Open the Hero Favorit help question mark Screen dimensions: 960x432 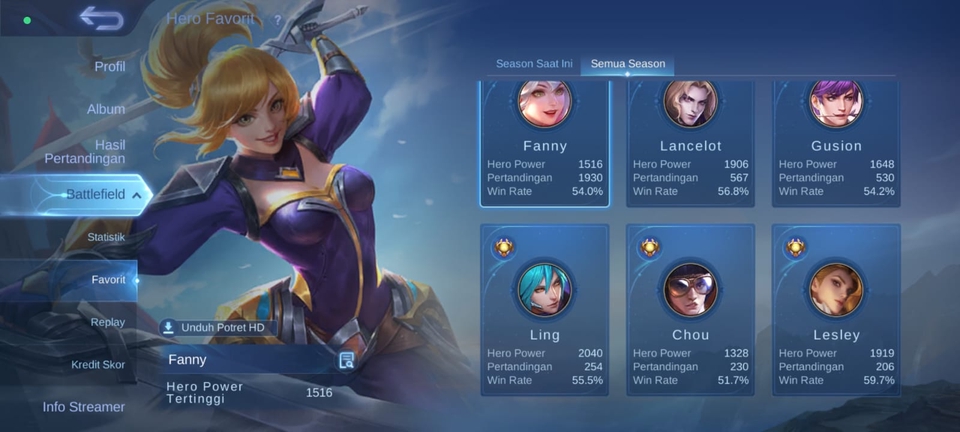(277, 19)
